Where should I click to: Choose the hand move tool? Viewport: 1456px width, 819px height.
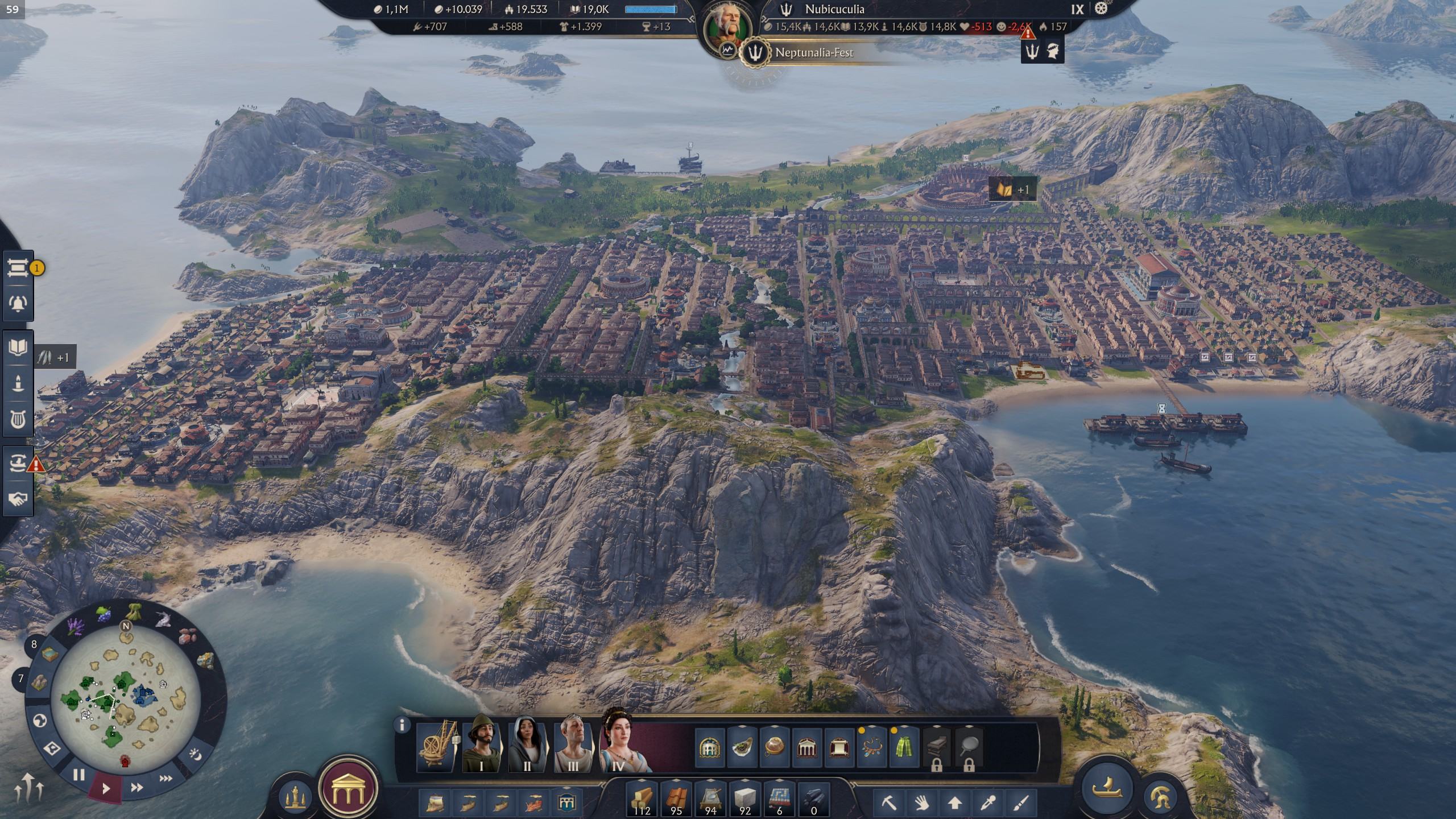pyautogui.click(x=922, y=803)
